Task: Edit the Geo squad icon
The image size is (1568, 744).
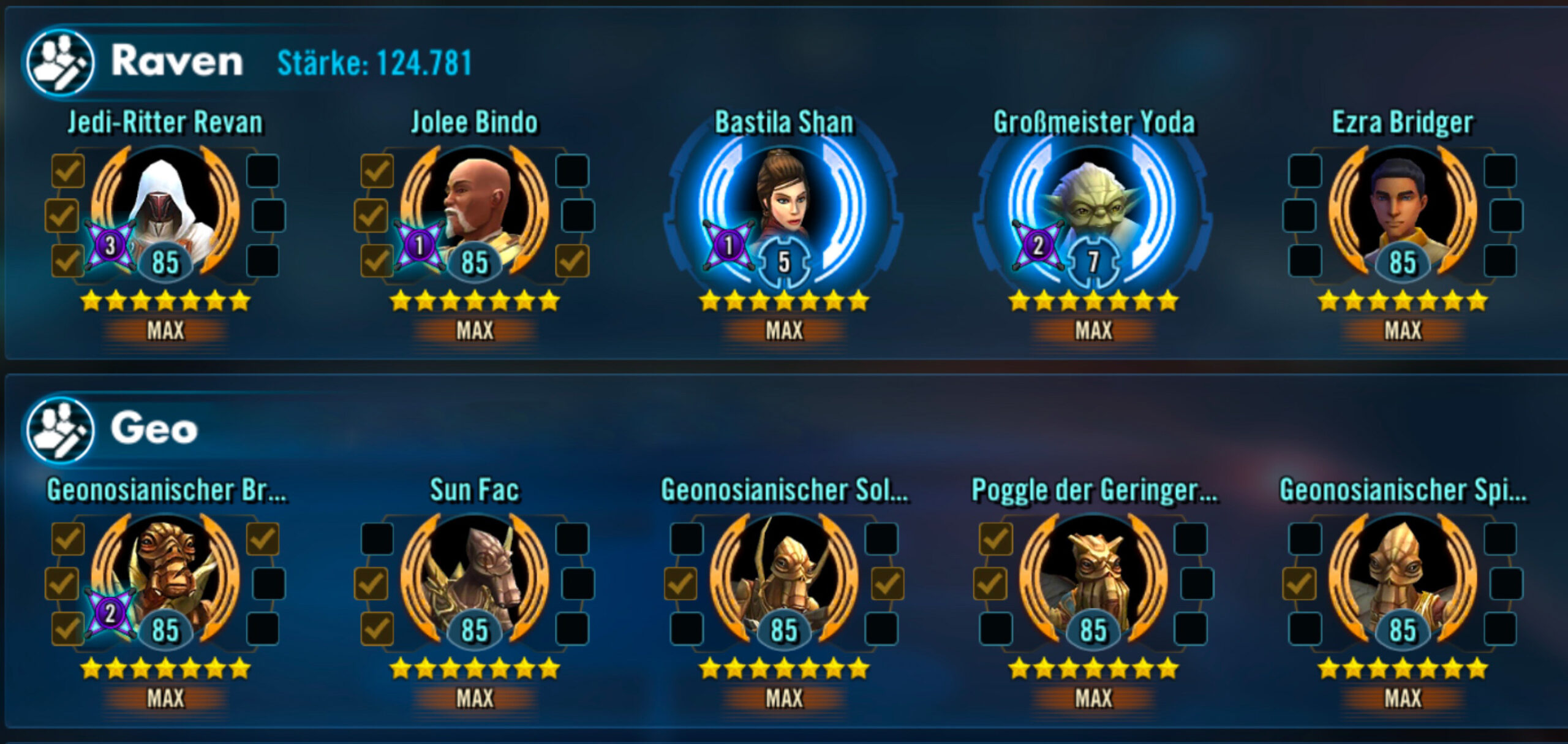Action: [60, 429]
